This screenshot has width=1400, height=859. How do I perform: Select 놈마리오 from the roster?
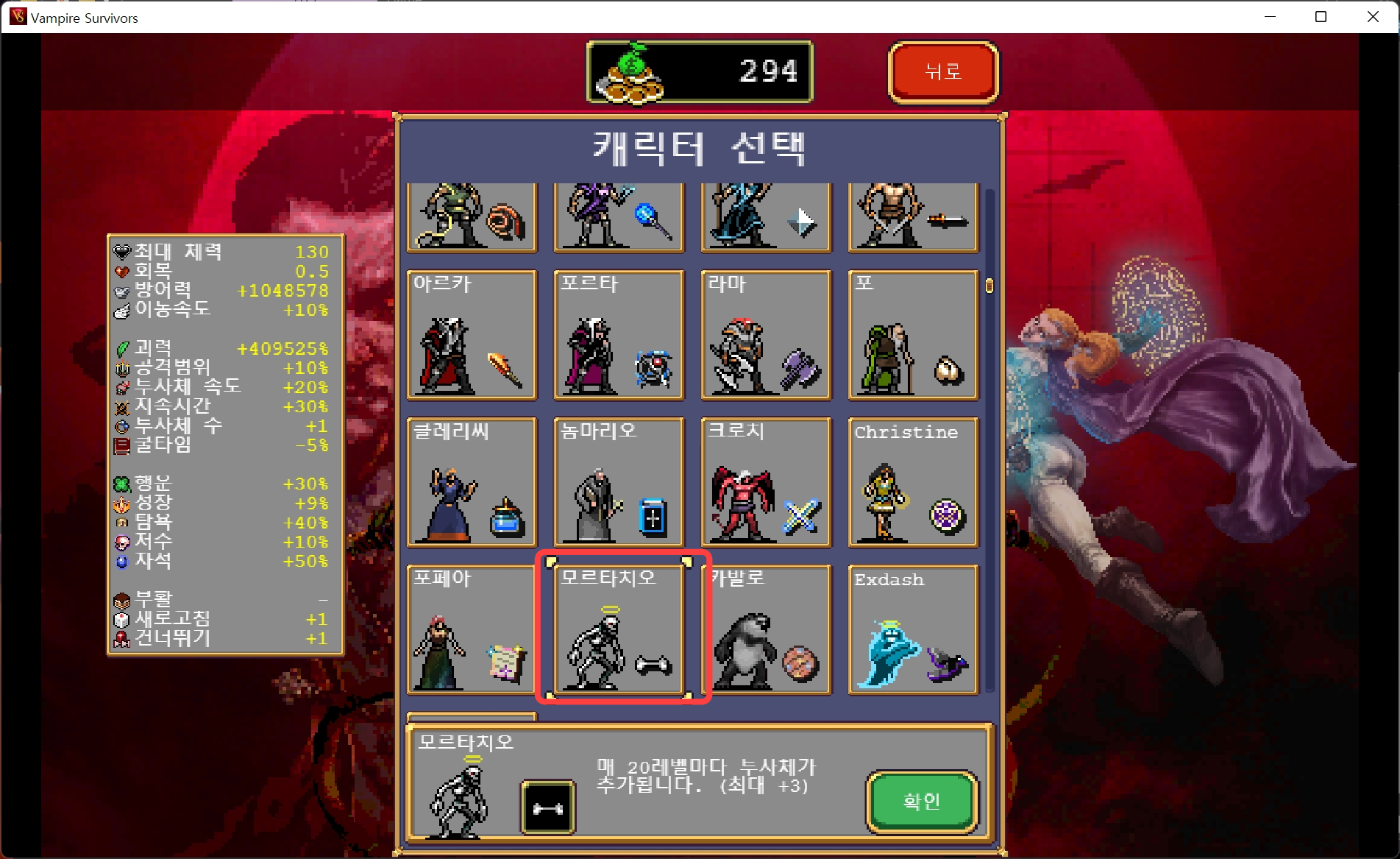[619, 484]
